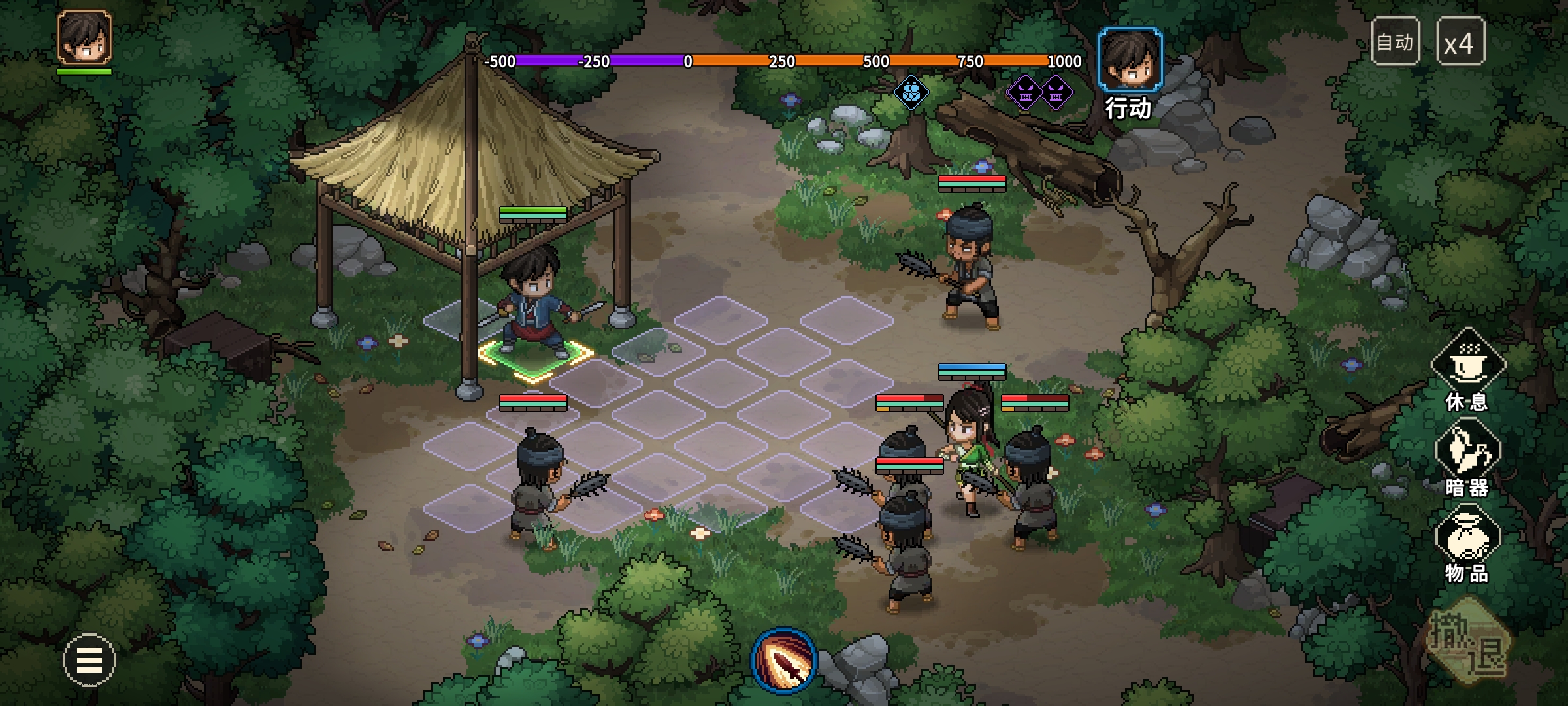Select the hero portrait in the top-left corner

point(84,37)
